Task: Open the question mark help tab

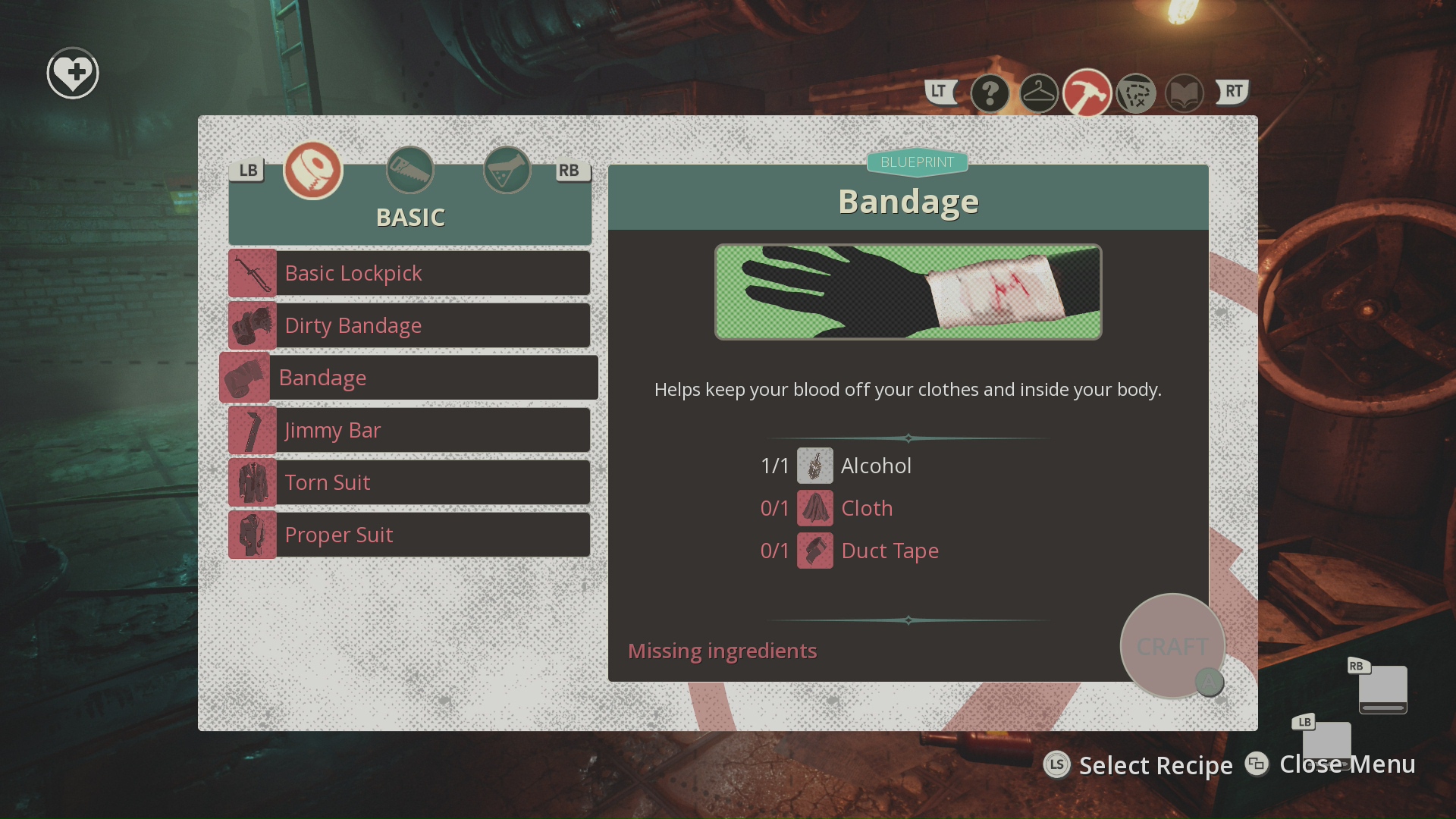Action: [990, 94]
